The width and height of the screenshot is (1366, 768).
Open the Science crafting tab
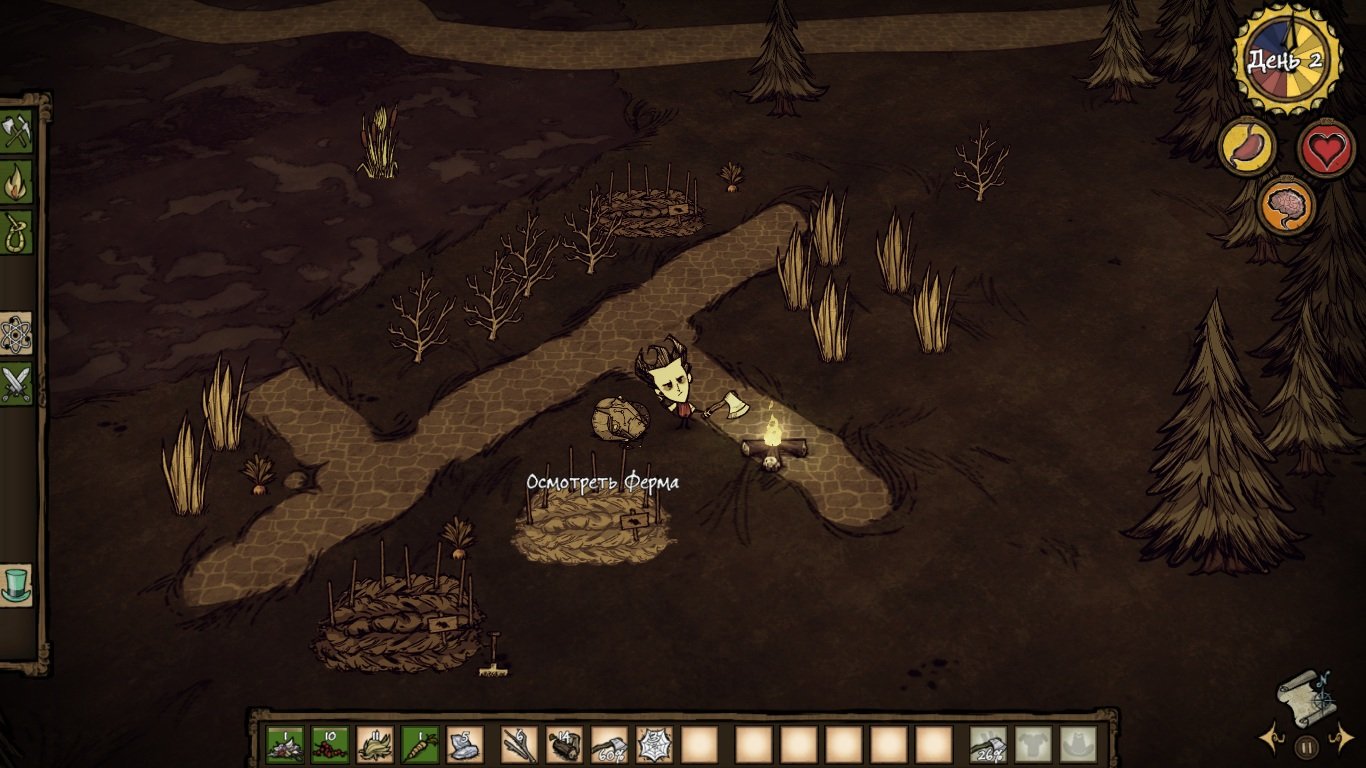coord(17,334)
